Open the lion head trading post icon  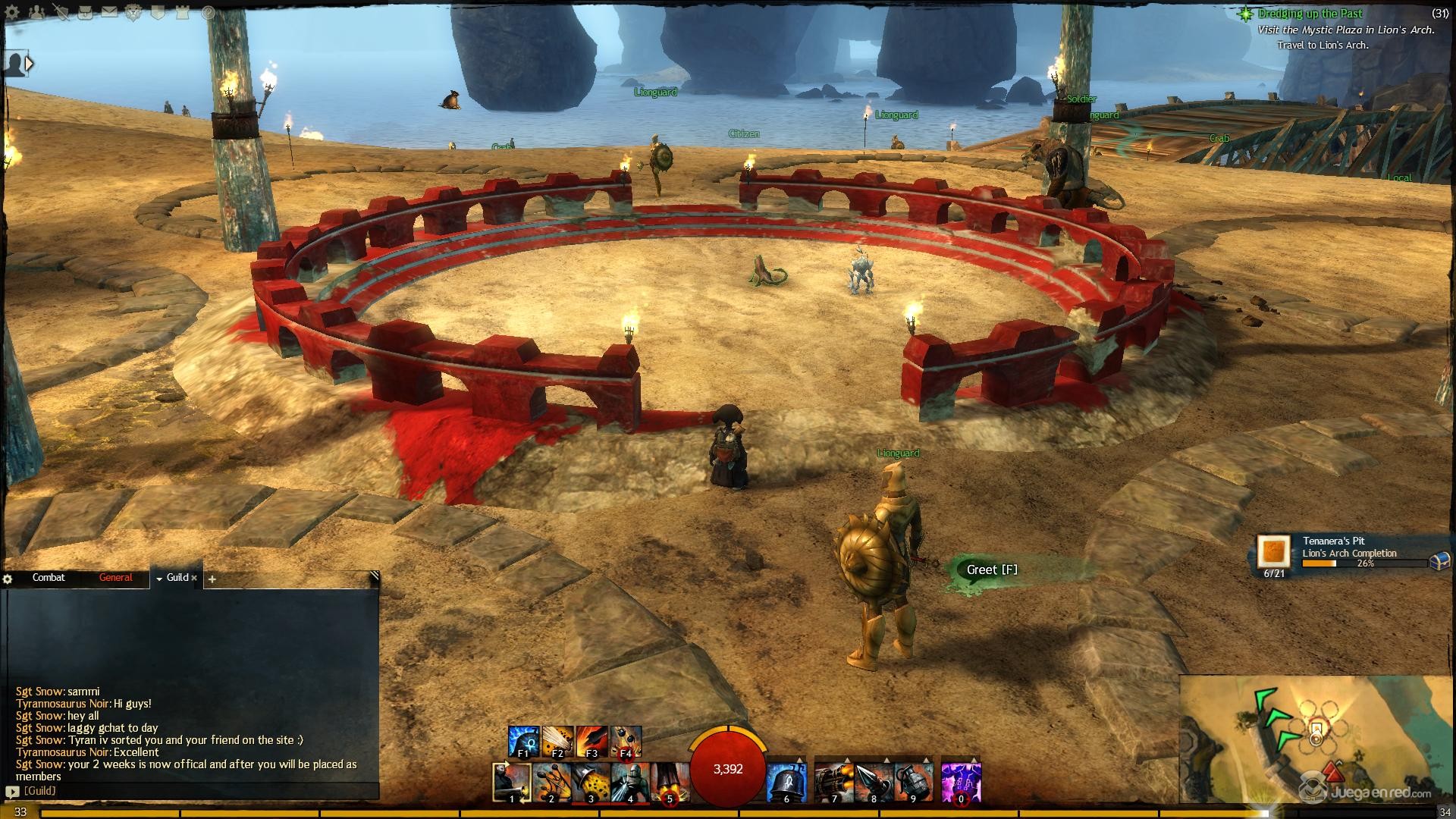(133, 12)
